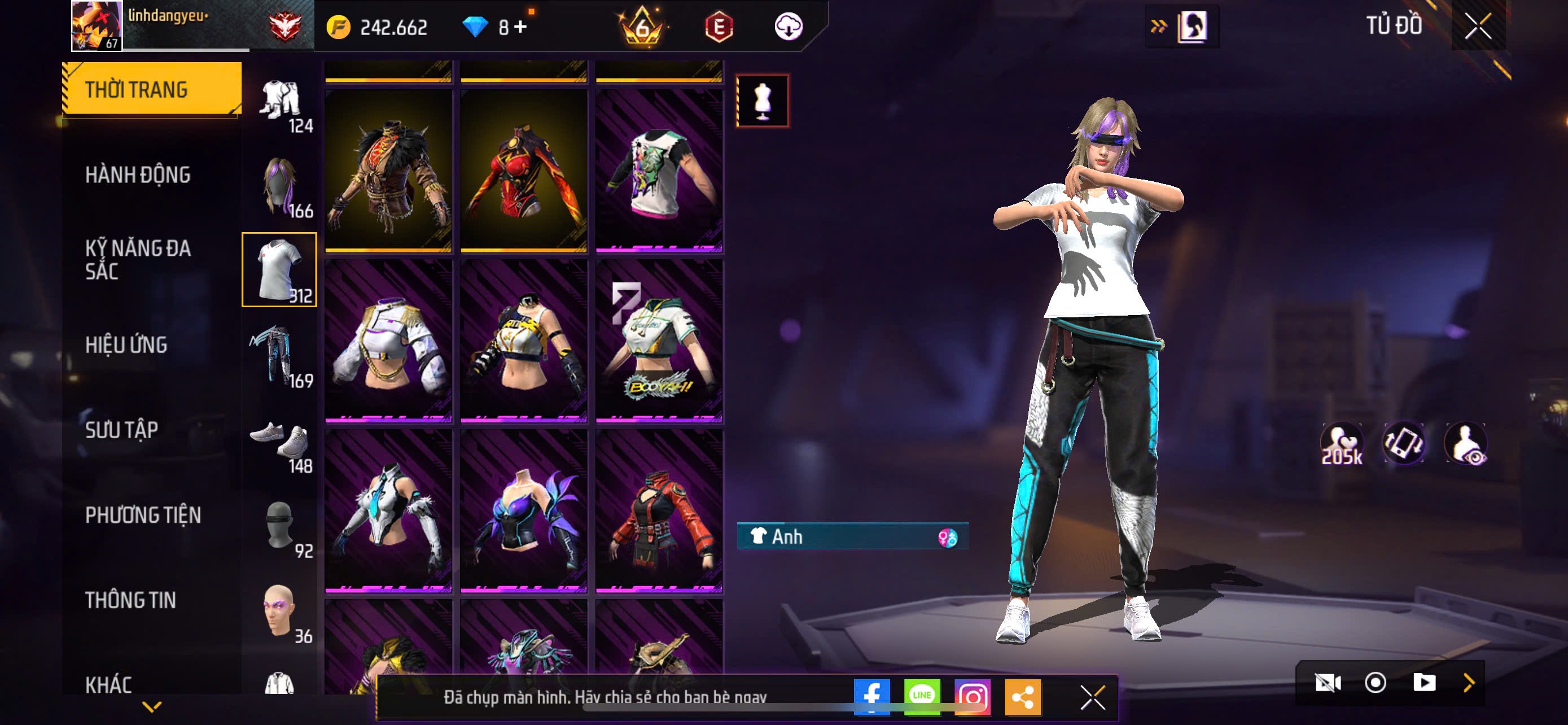Share the screenshot to Facebook

(871, 696)
